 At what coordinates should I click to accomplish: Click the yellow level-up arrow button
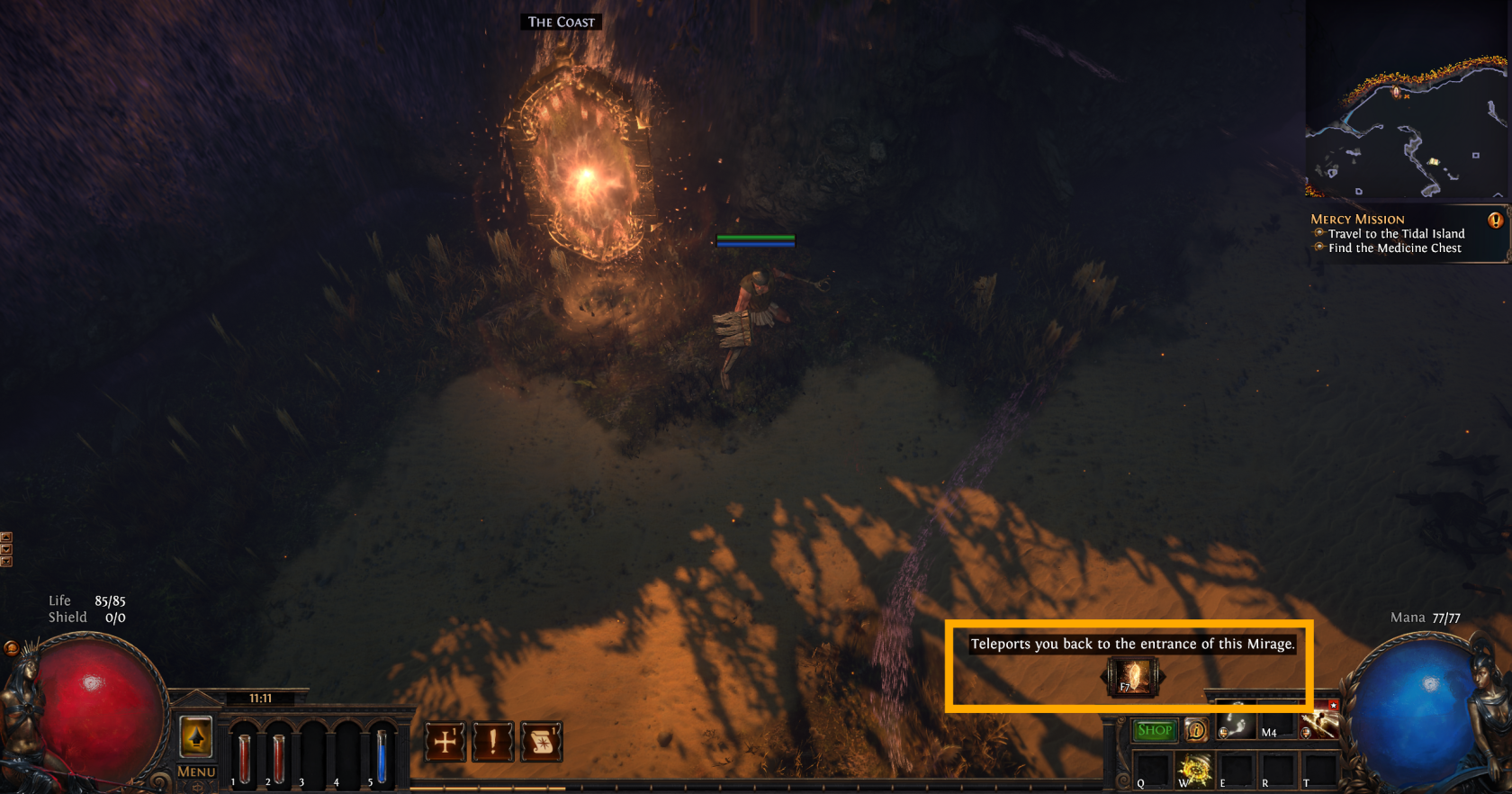(196, 738)
